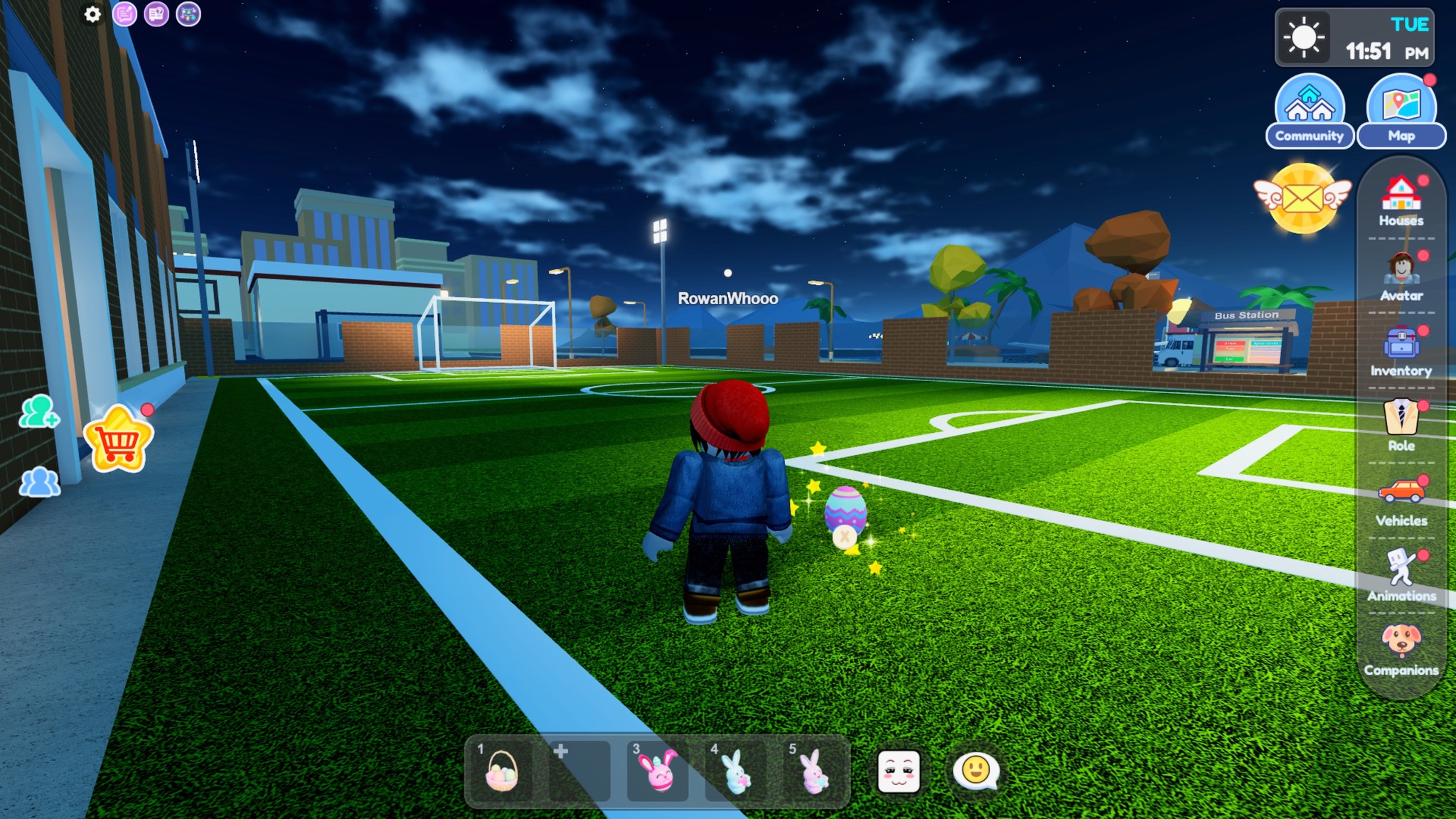
Task: Open the game settings gear
Action: [92, 15]
